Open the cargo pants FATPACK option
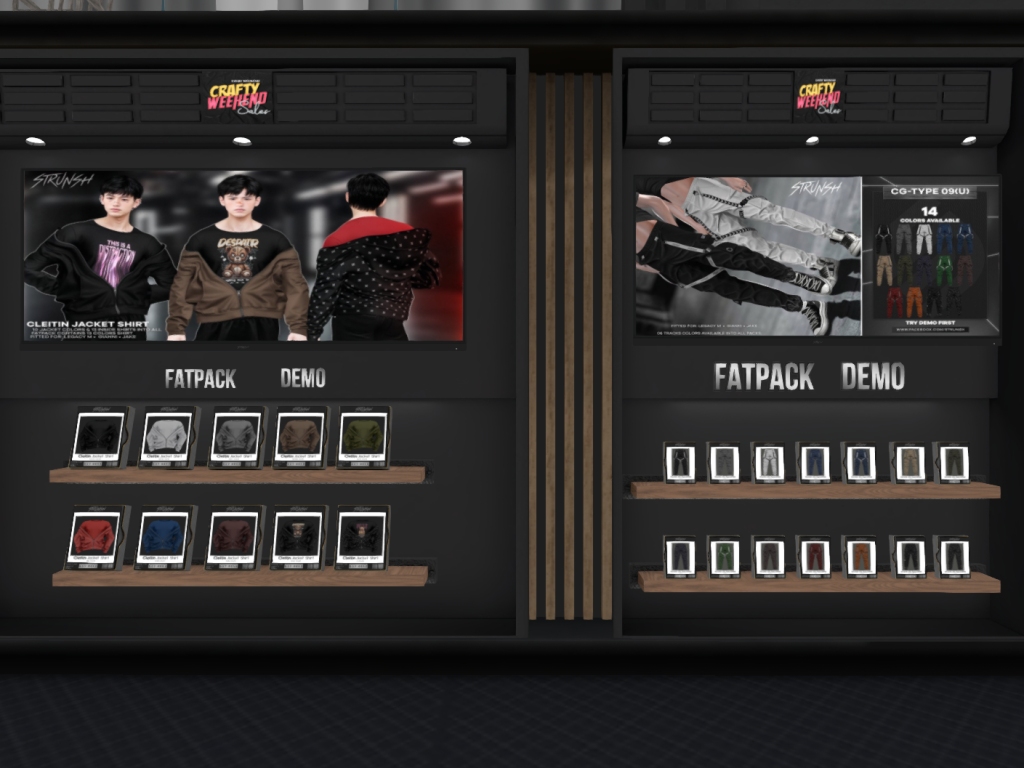The height and width of the screenshot is (768, 1024). (x=764, y=377)
